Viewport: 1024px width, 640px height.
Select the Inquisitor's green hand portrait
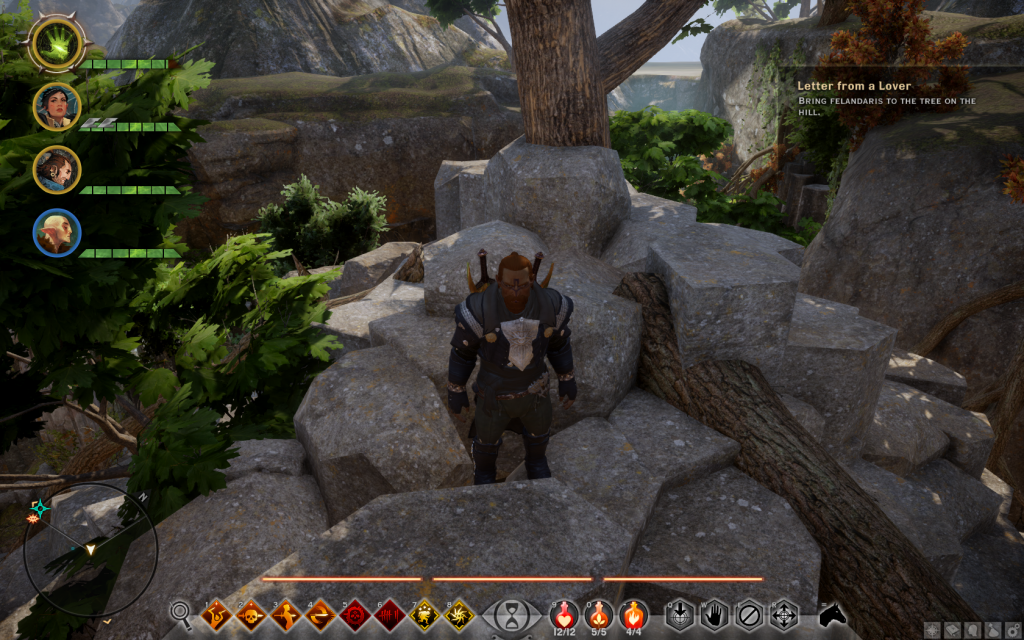[x=56, y=42]
